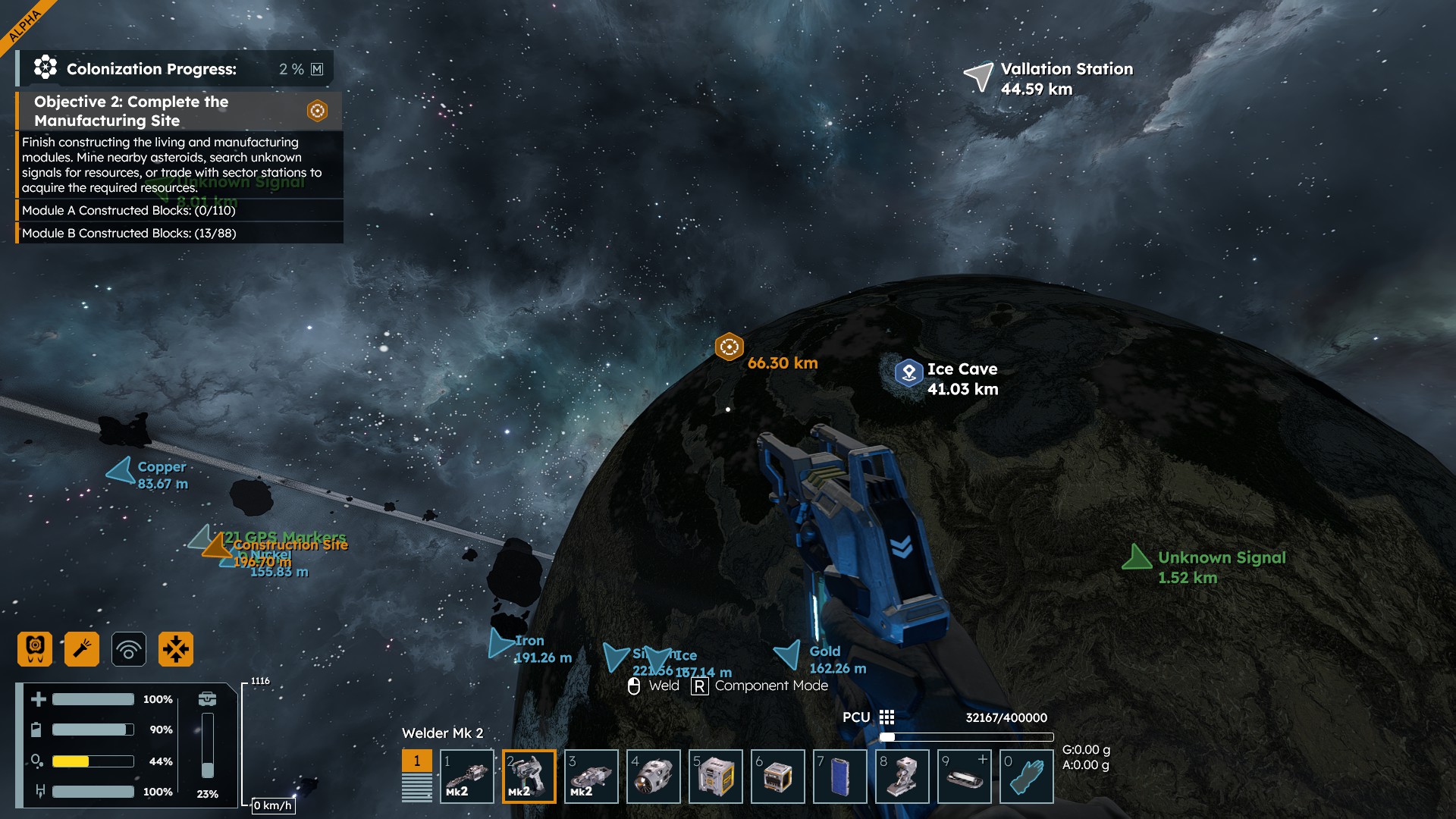Open the Colonization Progress map icon
This screenshot has height=819, width=1456.
point(317,69)
